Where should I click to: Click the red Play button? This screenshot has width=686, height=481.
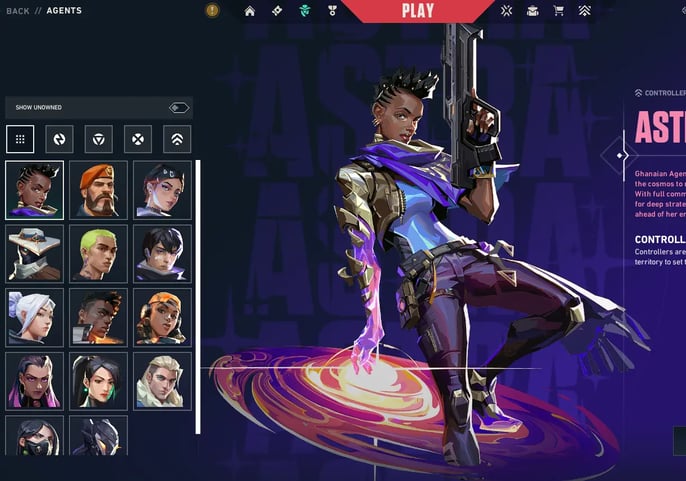click(x=417, y=11)
